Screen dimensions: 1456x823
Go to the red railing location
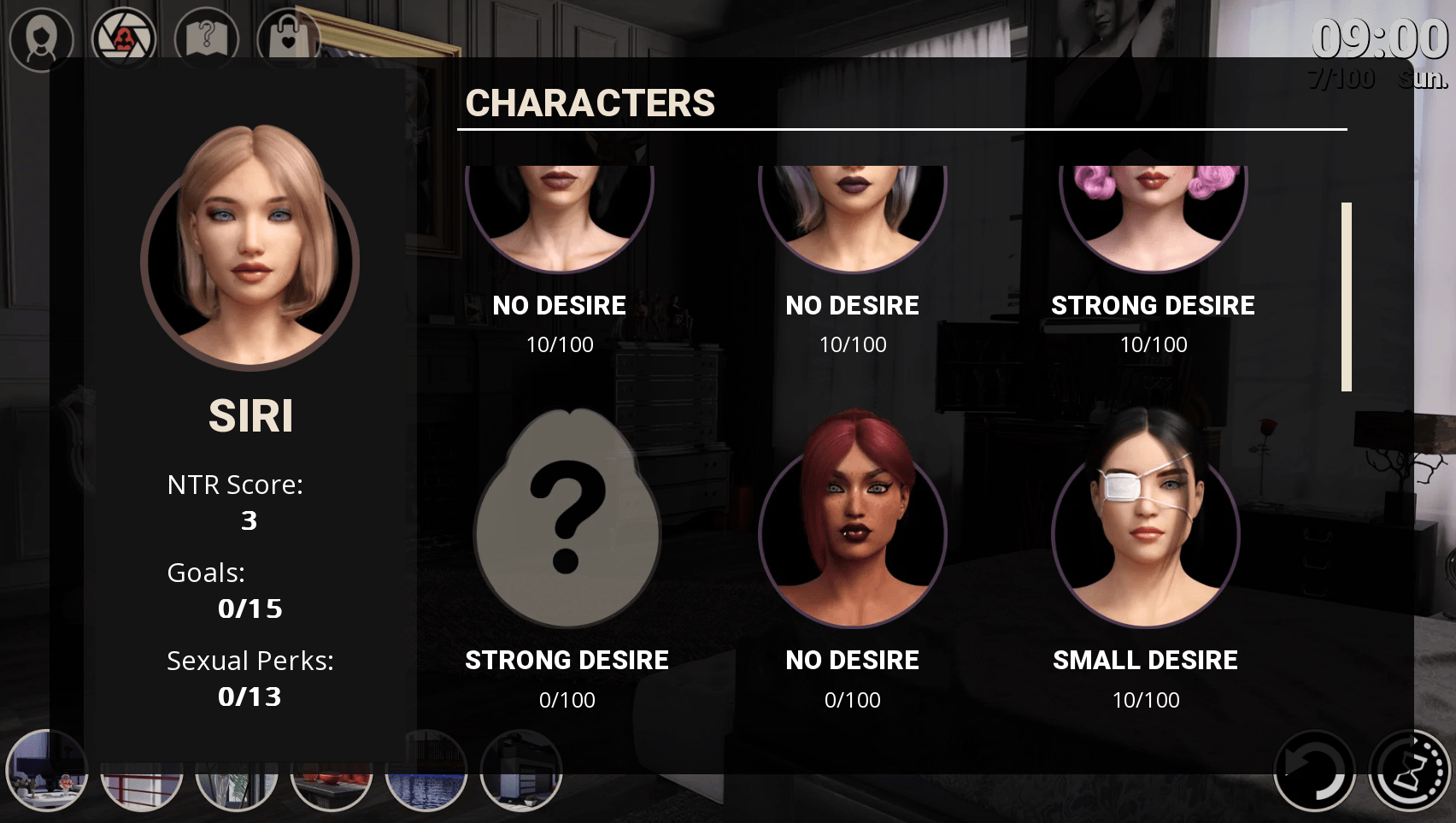pos(142,791)
